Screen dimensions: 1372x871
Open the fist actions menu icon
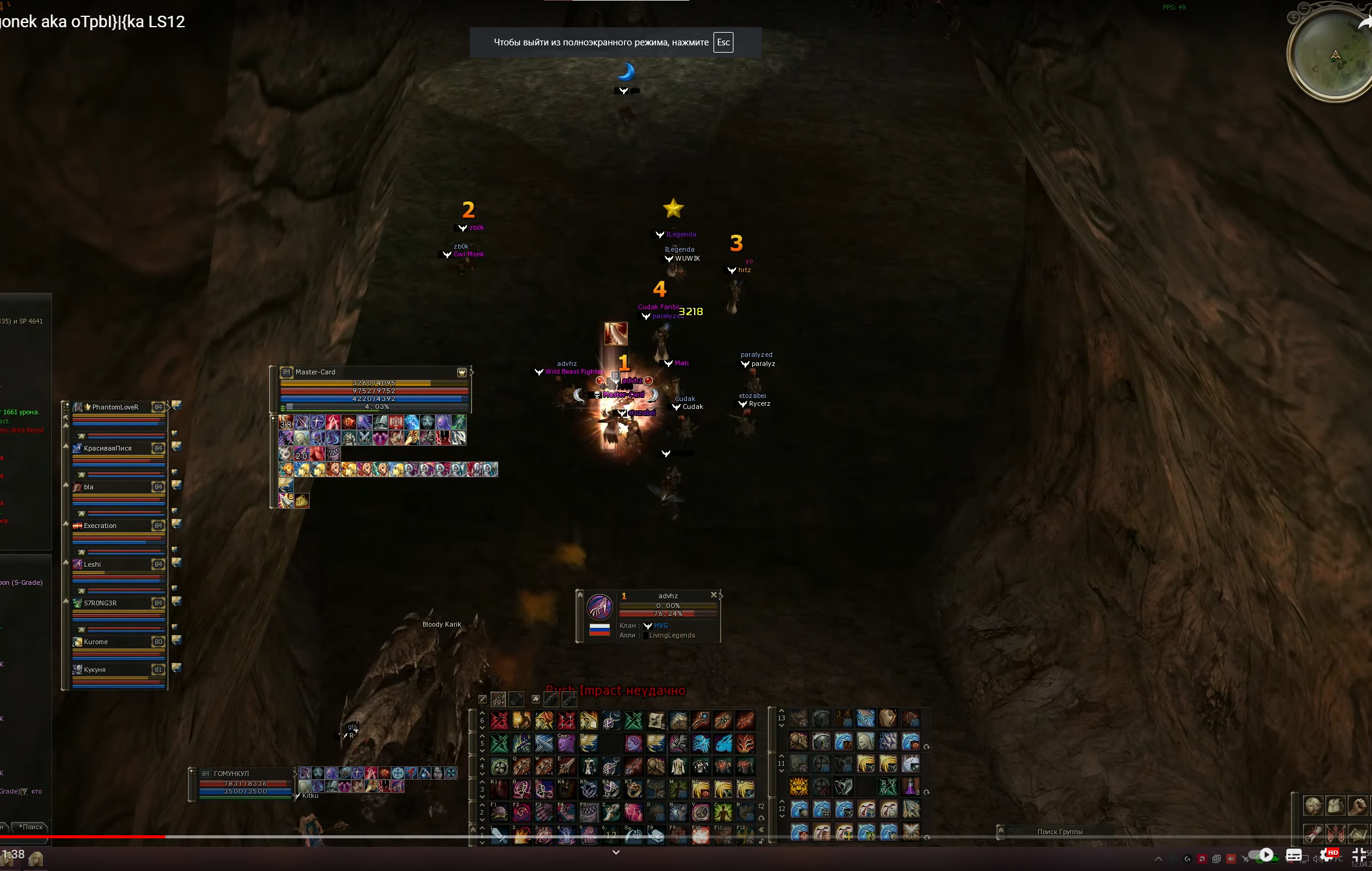pos(1357,806)
